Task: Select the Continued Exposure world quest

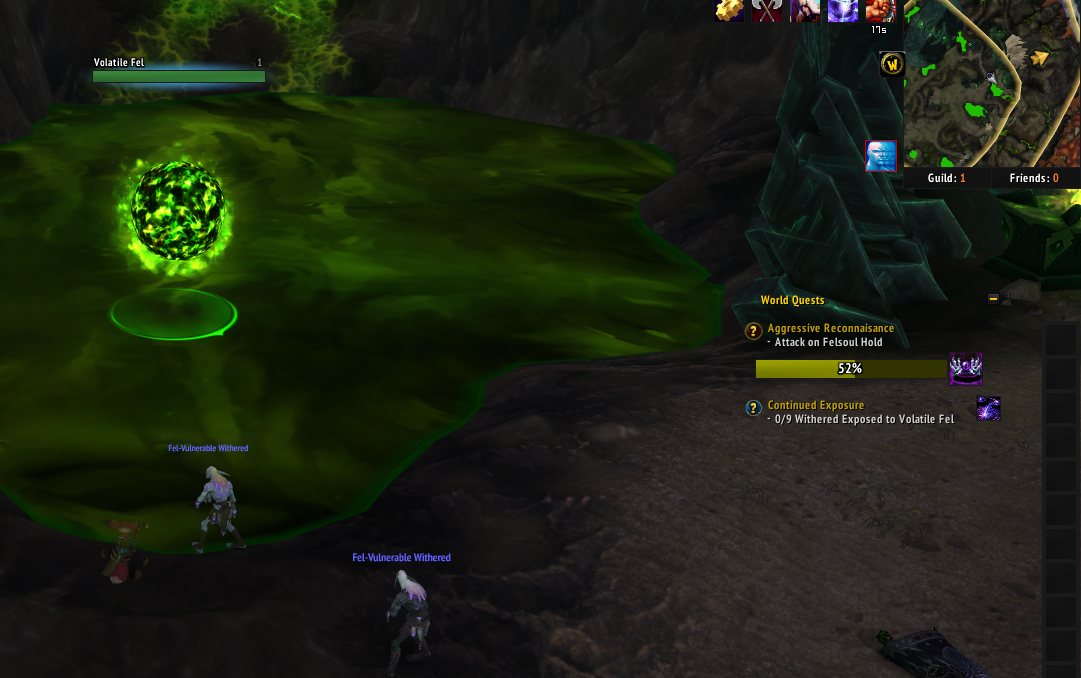Action: [815, 405]
